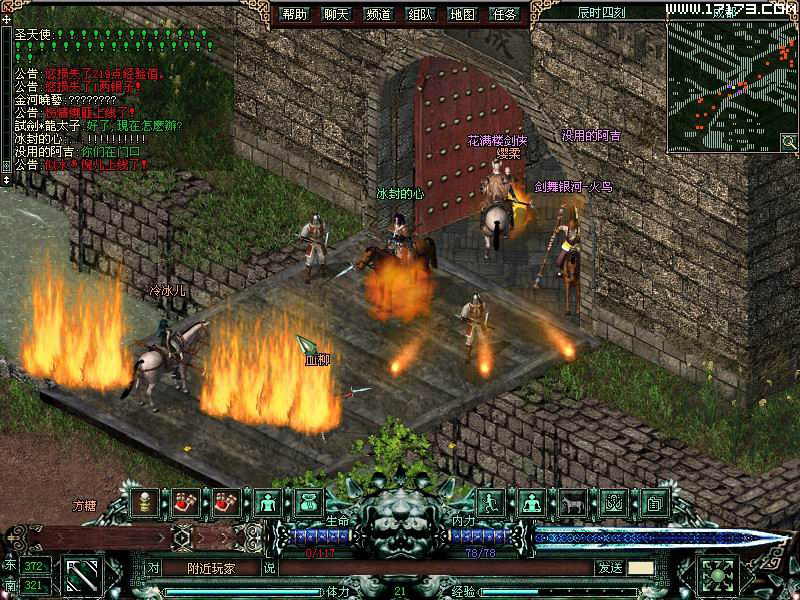The image size is (800, 600).
Task: Click the horse mount icon
Action: click(572, 503)
